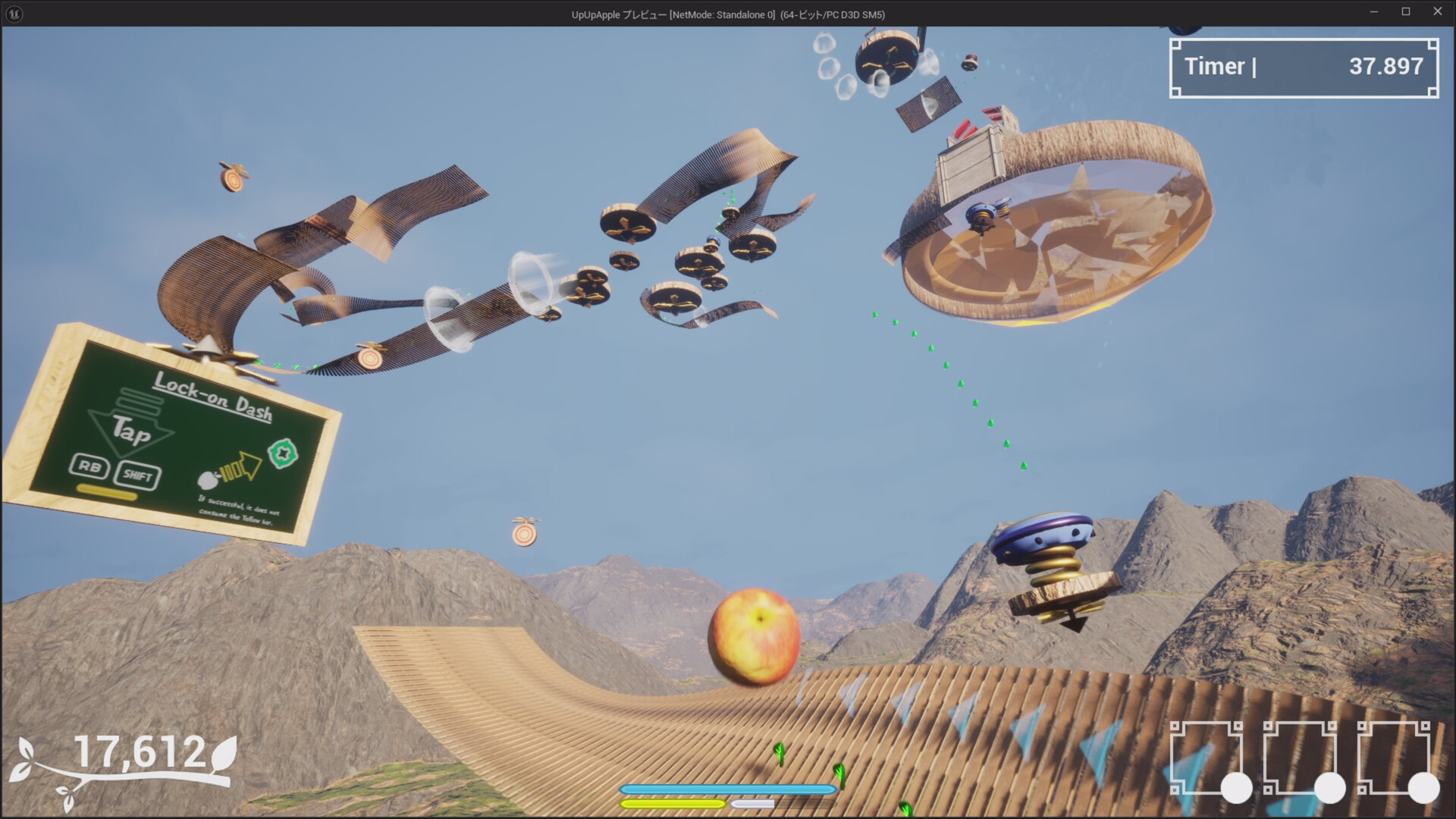Click the apple player character

pos(755,635)
